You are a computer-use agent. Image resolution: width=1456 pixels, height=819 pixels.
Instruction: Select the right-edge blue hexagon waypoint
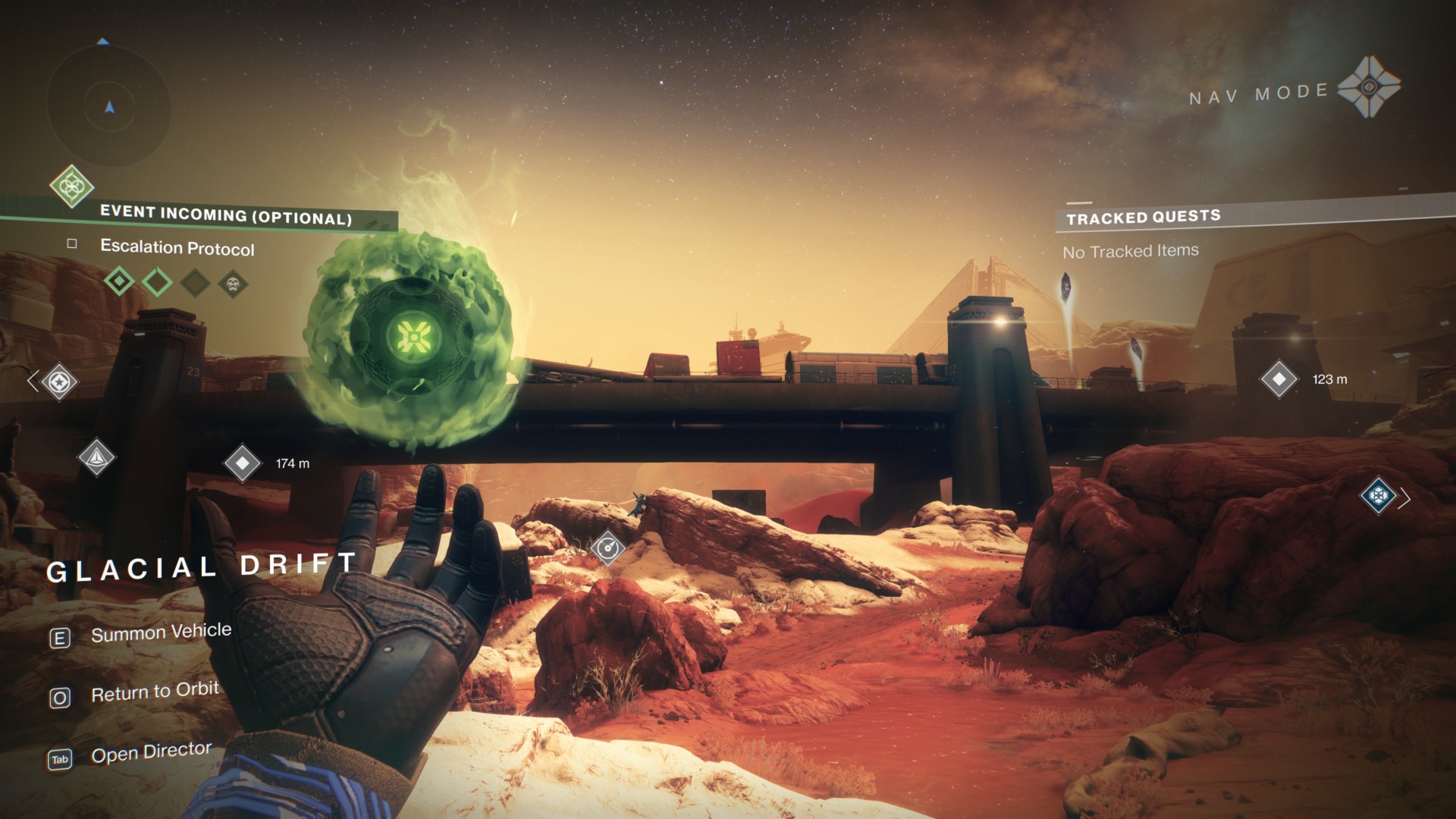pyautogui.click(x=1379, y=497)
